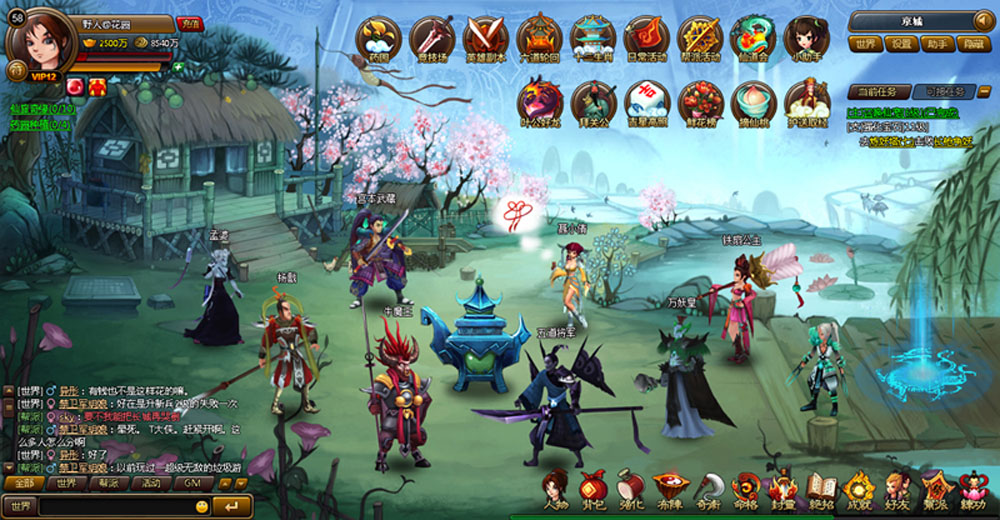Click the red 充值 recharge button
The image size is (1000, 520).
[189, 23]
